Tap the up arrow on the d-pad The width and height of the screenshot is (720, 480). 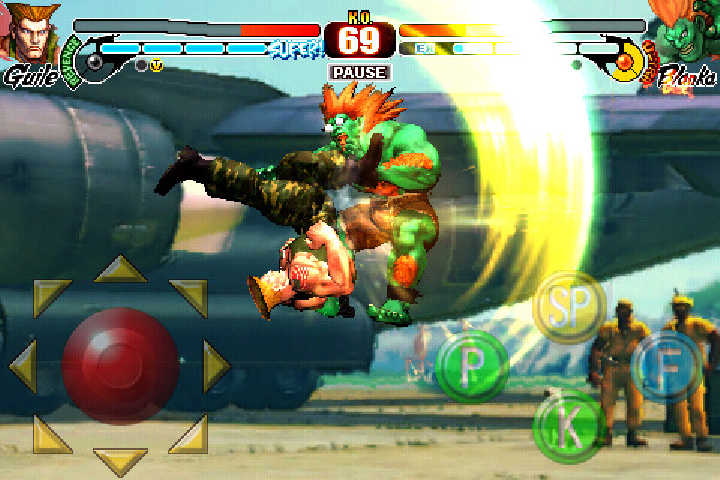tap(120, 270)
